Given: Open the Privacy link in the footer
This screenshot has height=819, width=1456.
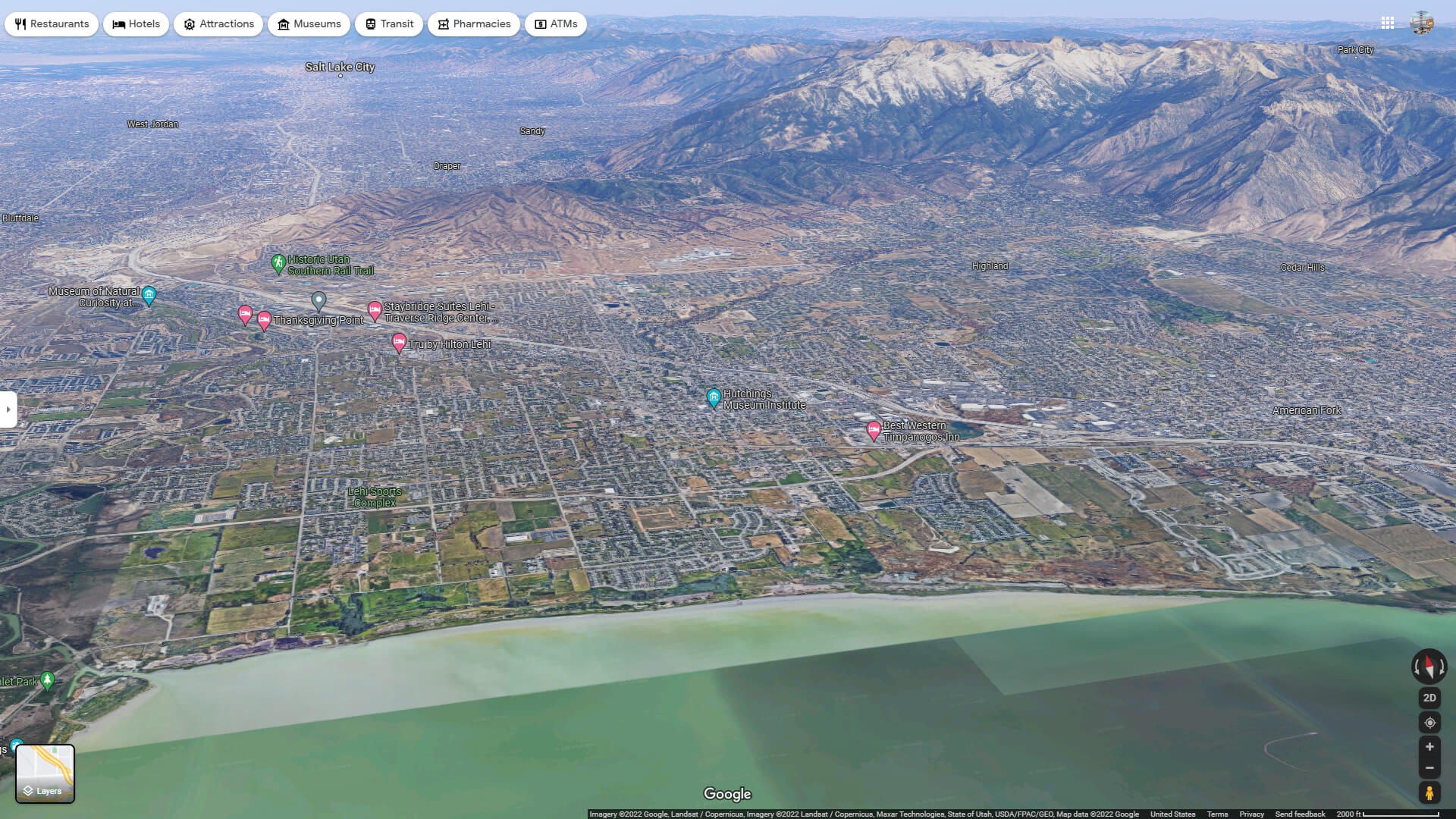Looking at the screenshot, I should point(1250,814).
